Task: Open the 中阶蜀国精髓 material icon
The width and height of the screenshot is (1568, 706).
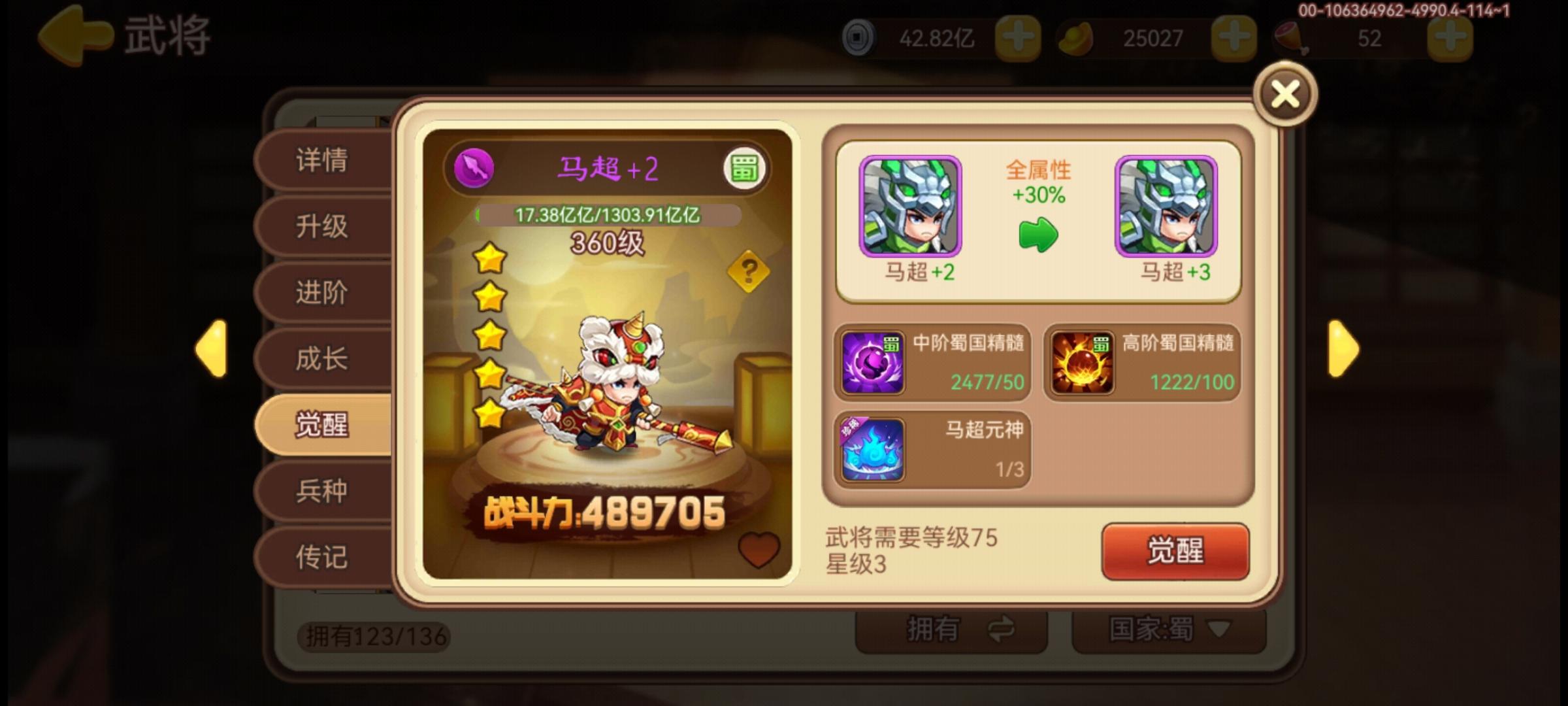Action: pyautogui.click(x=874, y=363)
